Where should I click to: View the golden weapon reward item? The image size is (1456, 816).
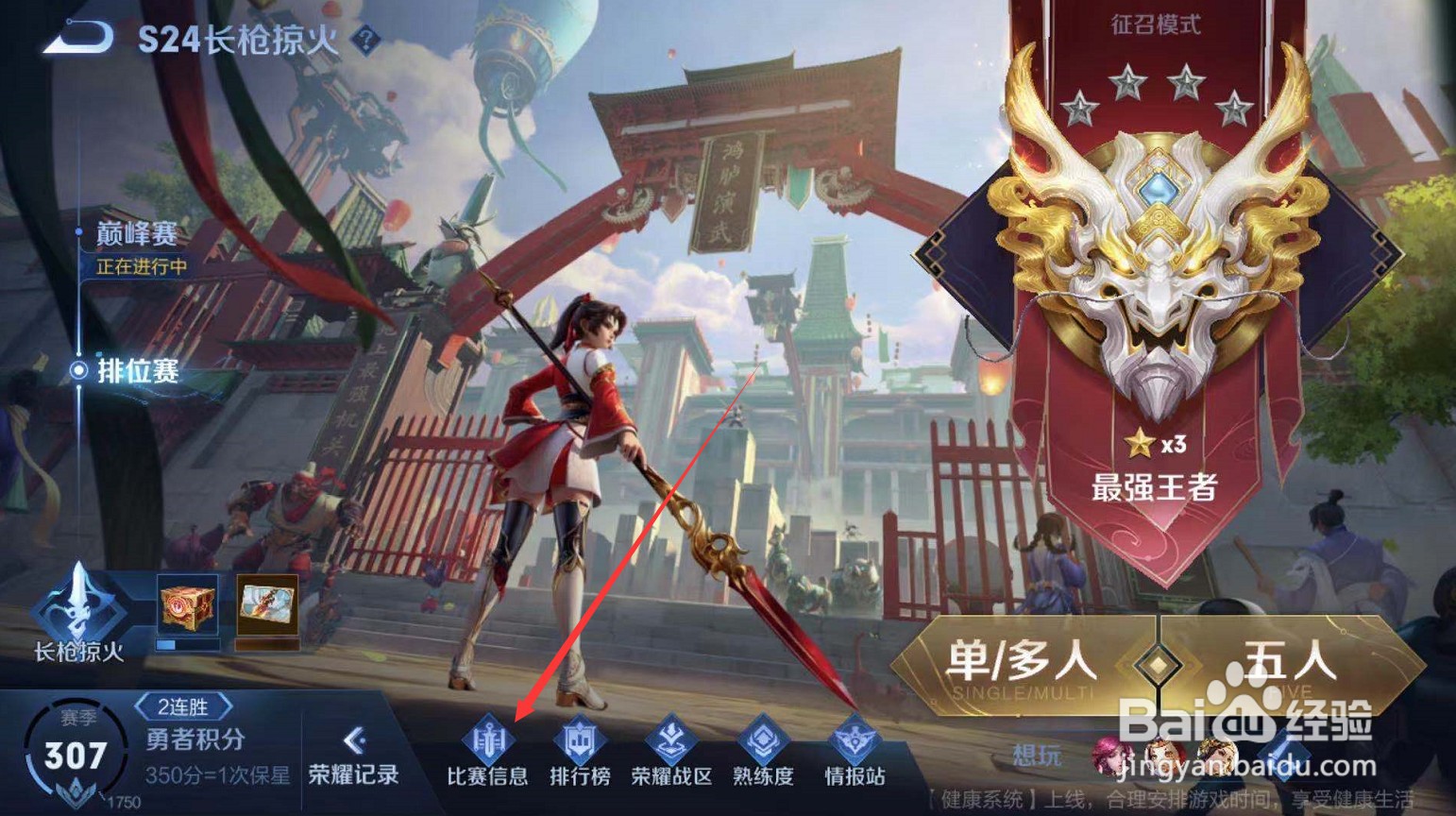(267, 604)
